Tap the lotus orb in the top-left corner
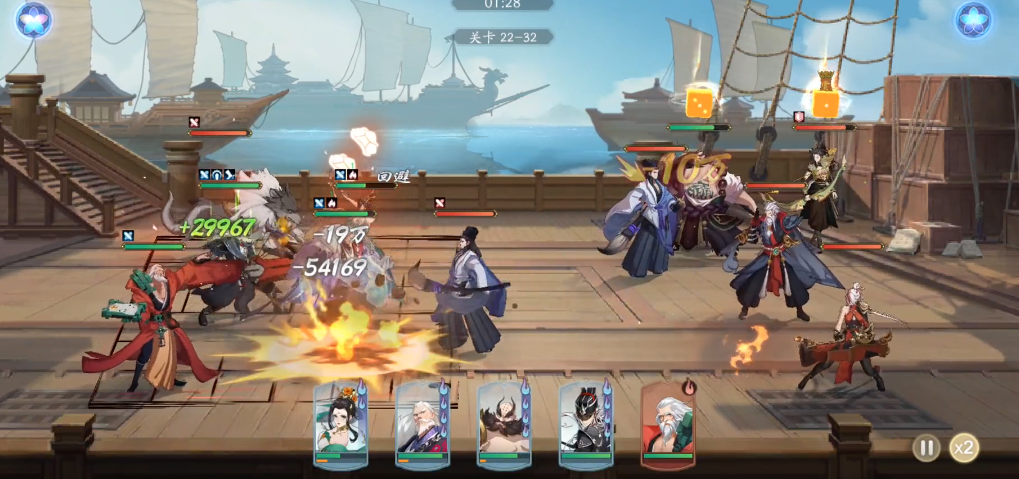 click(33, 19)
